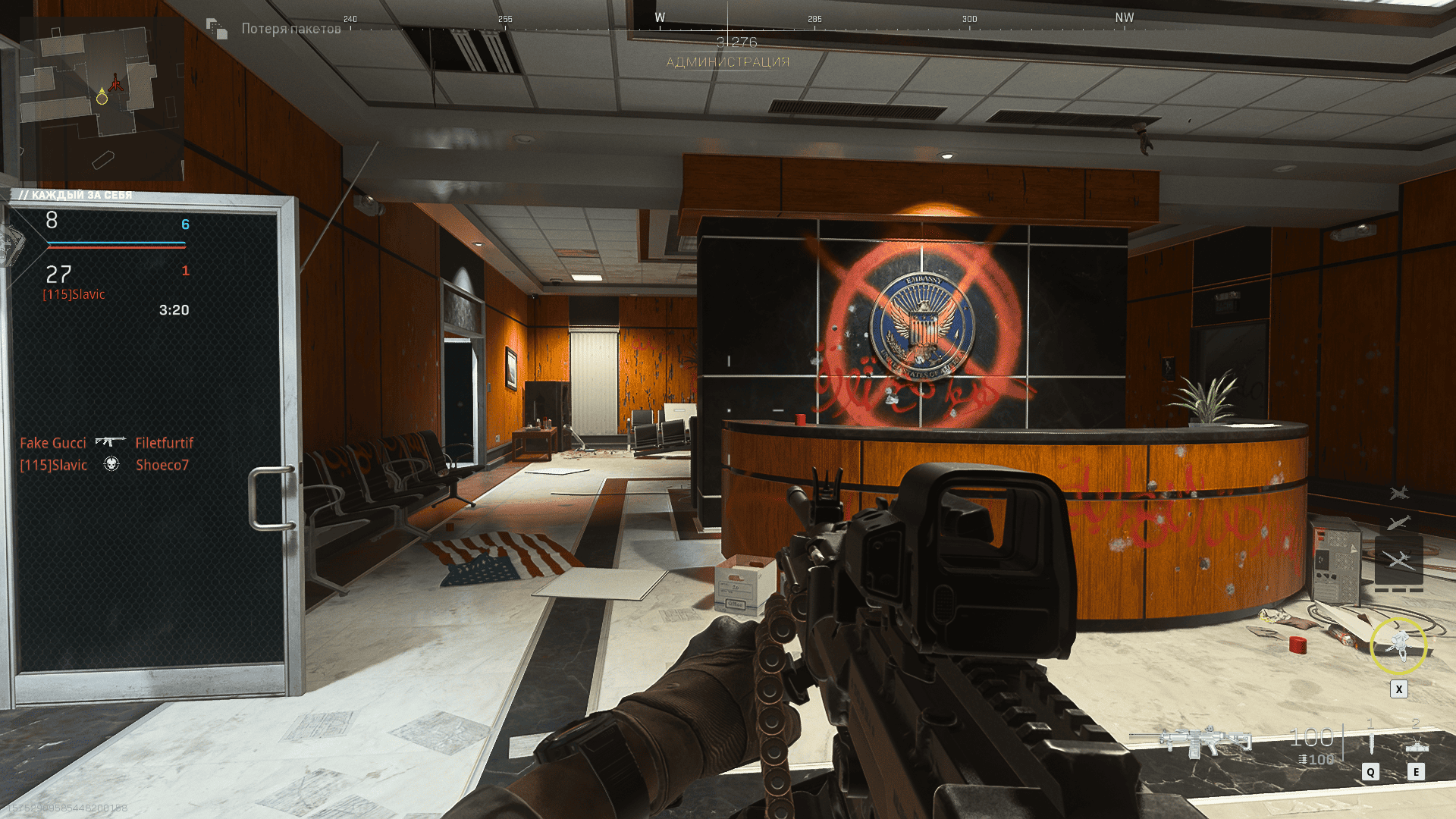Use the tactical equipment in slot 2
Screen dimensions: 1456x819
coord(1416,745)
